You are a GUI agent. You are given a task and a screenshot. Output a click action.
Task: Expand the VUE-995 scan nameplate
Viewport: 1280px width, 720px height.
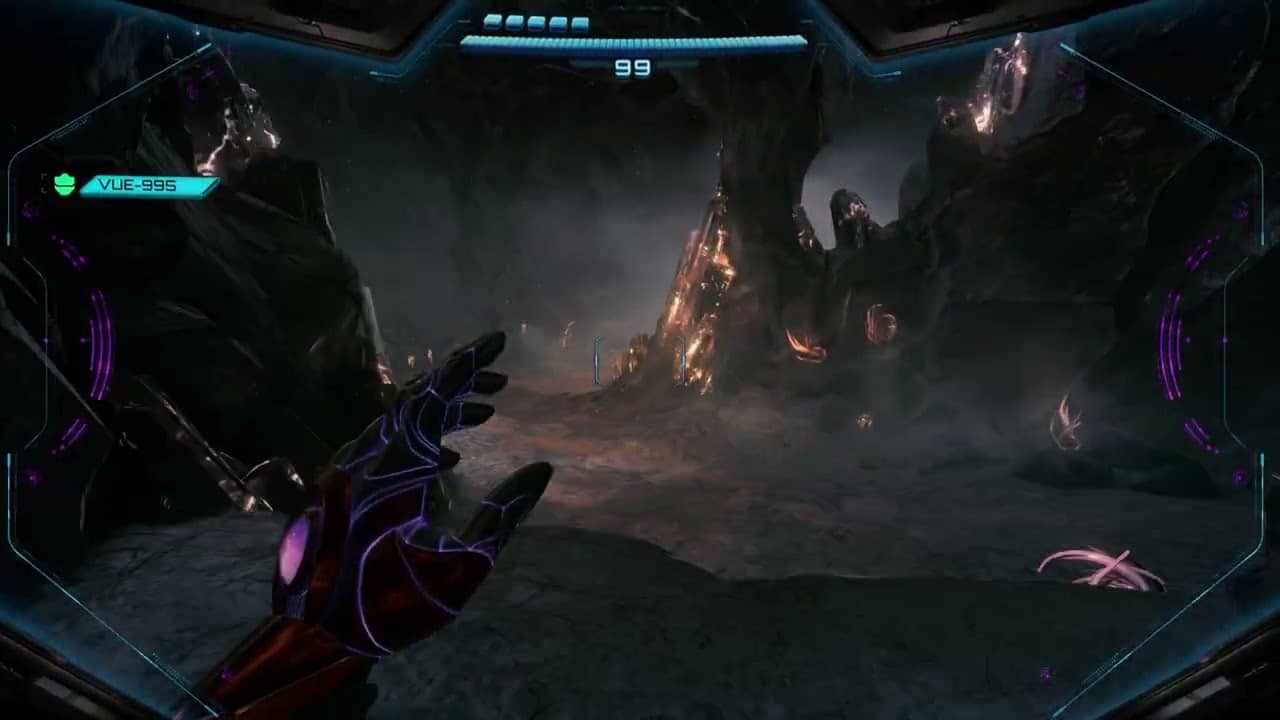point(149,185)
